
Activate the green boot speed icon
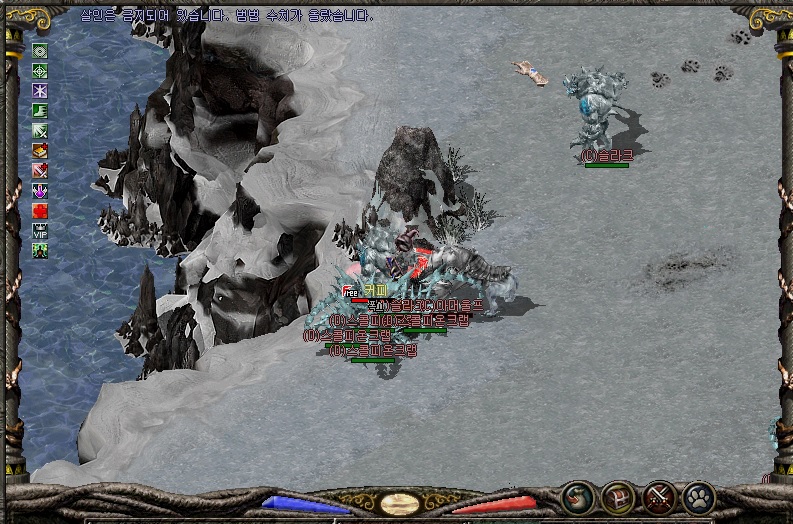[40, 110]
